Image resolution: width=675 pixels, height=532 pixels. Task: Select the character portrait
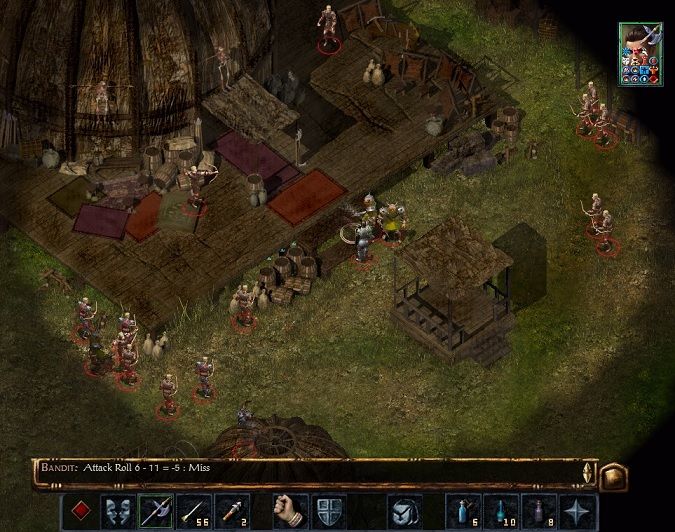tap(640, 53)
